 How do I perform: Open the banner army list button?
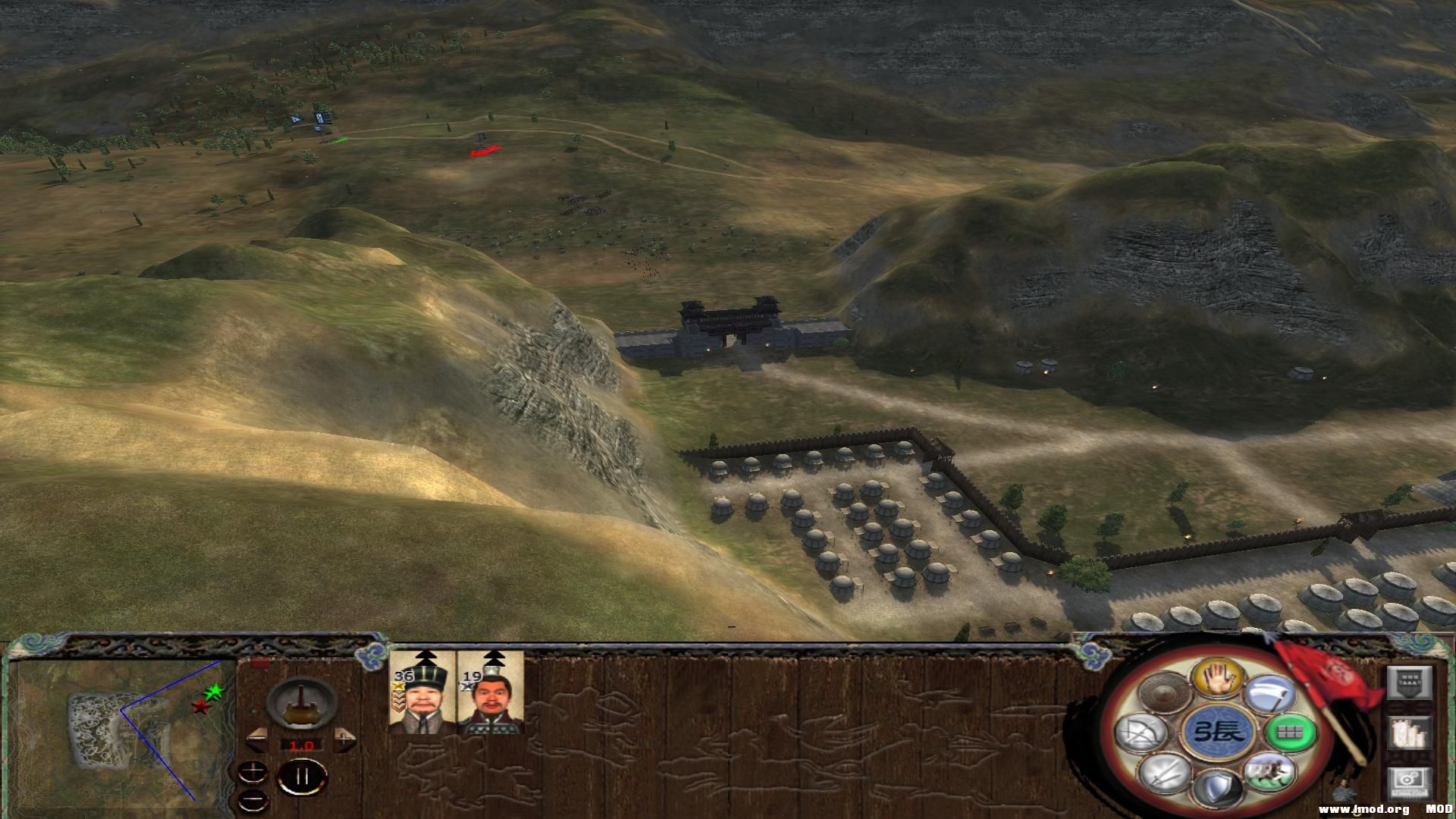1409,733
